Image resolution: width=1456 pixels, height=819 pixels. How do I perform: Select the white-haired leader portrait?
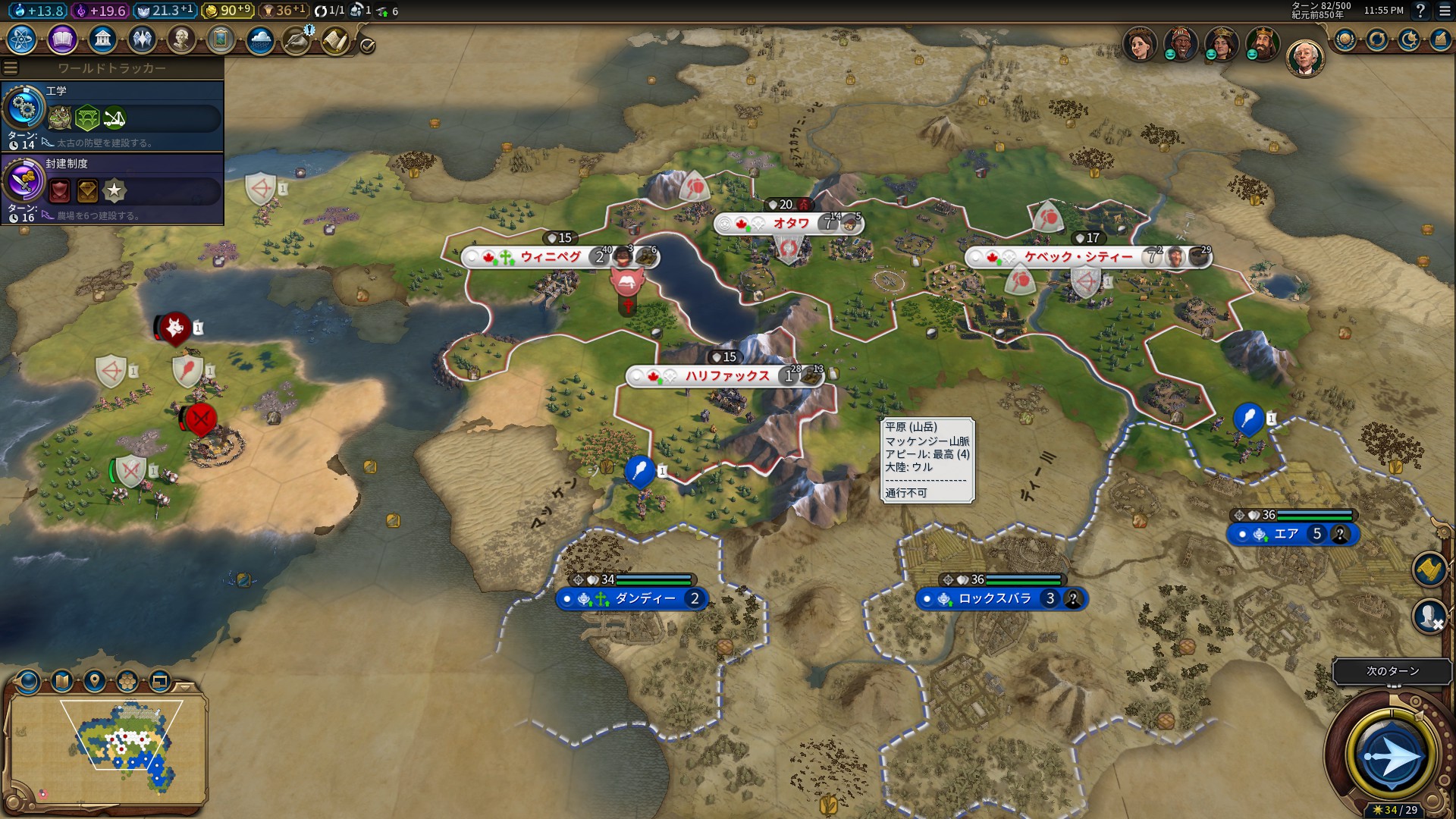(1304, 58)
